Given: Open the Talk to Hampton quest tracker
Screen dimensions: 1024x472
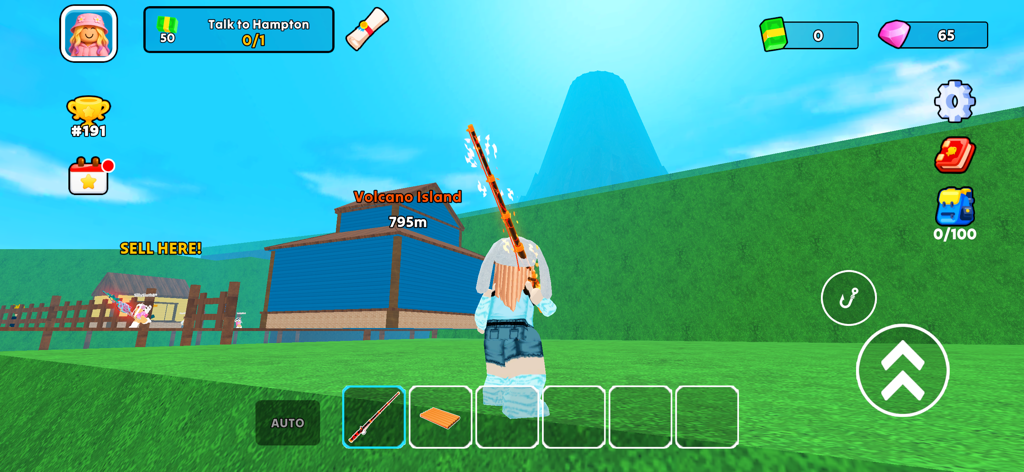Looking at the screenshot, I should tap(239, 30).
